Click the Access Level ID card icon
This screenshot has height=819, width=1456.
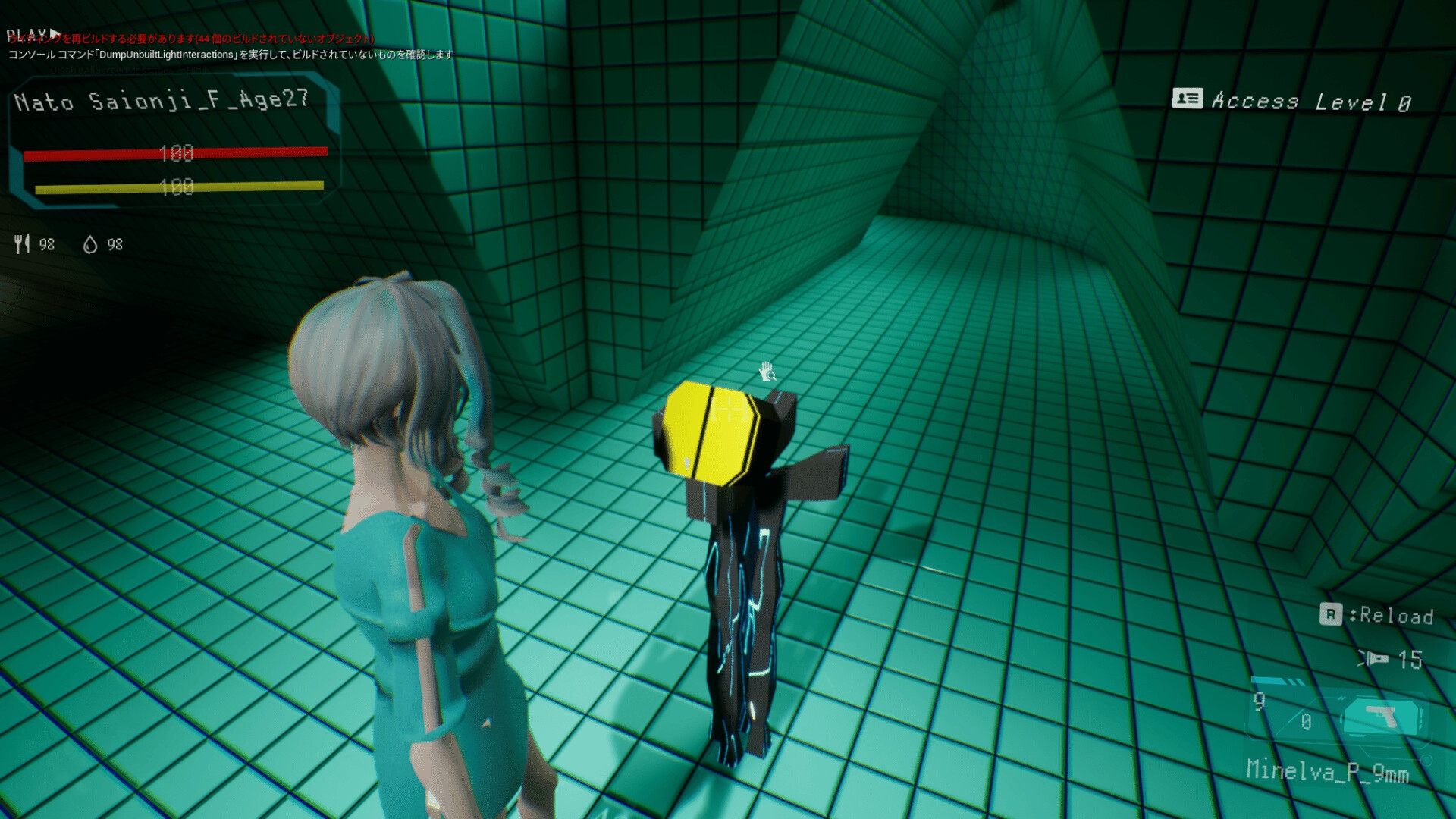(1187, 99)
